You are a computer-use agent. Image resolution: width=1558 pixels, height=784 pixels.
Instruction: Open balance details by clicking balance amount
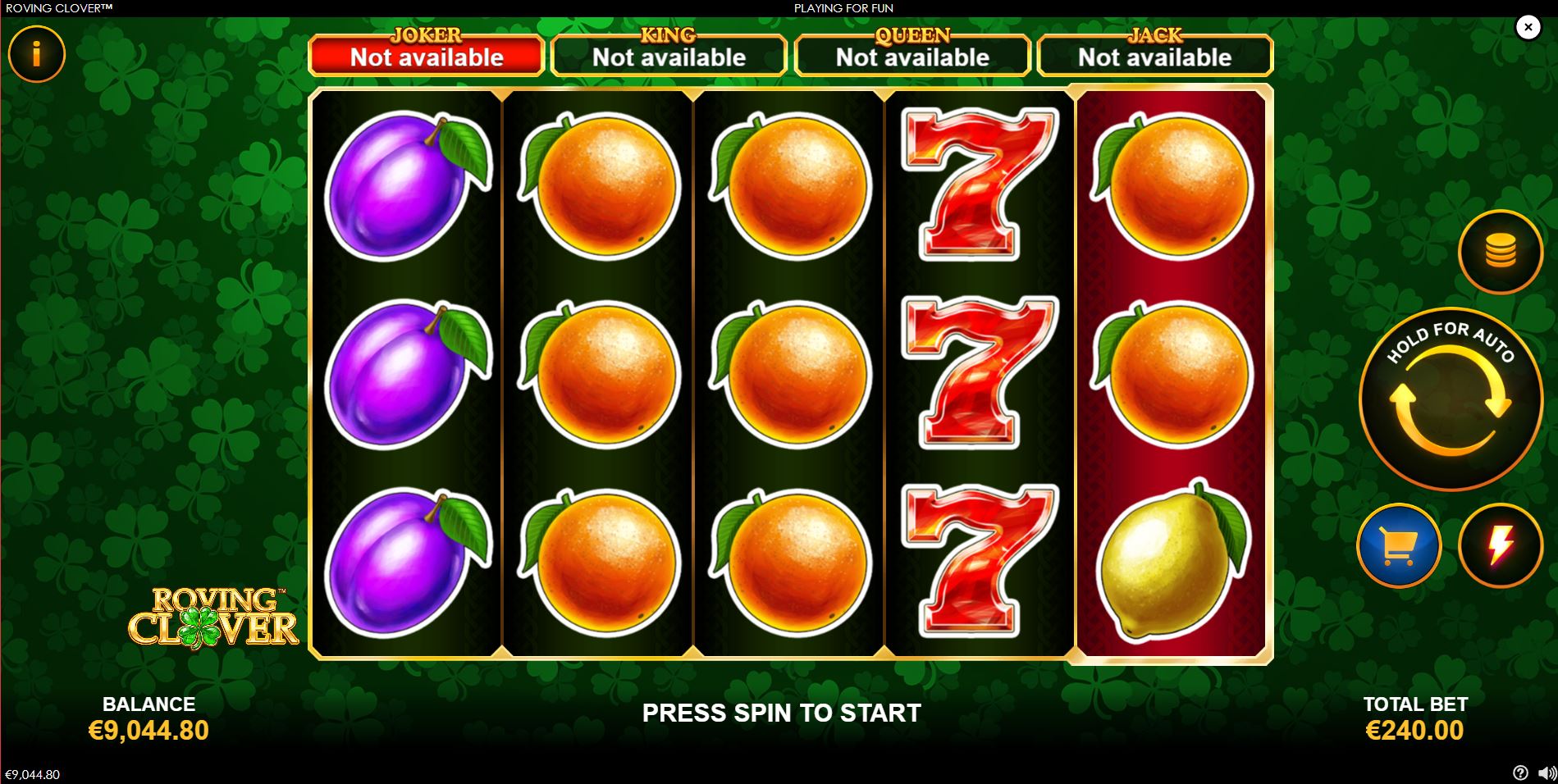point(149,728)
